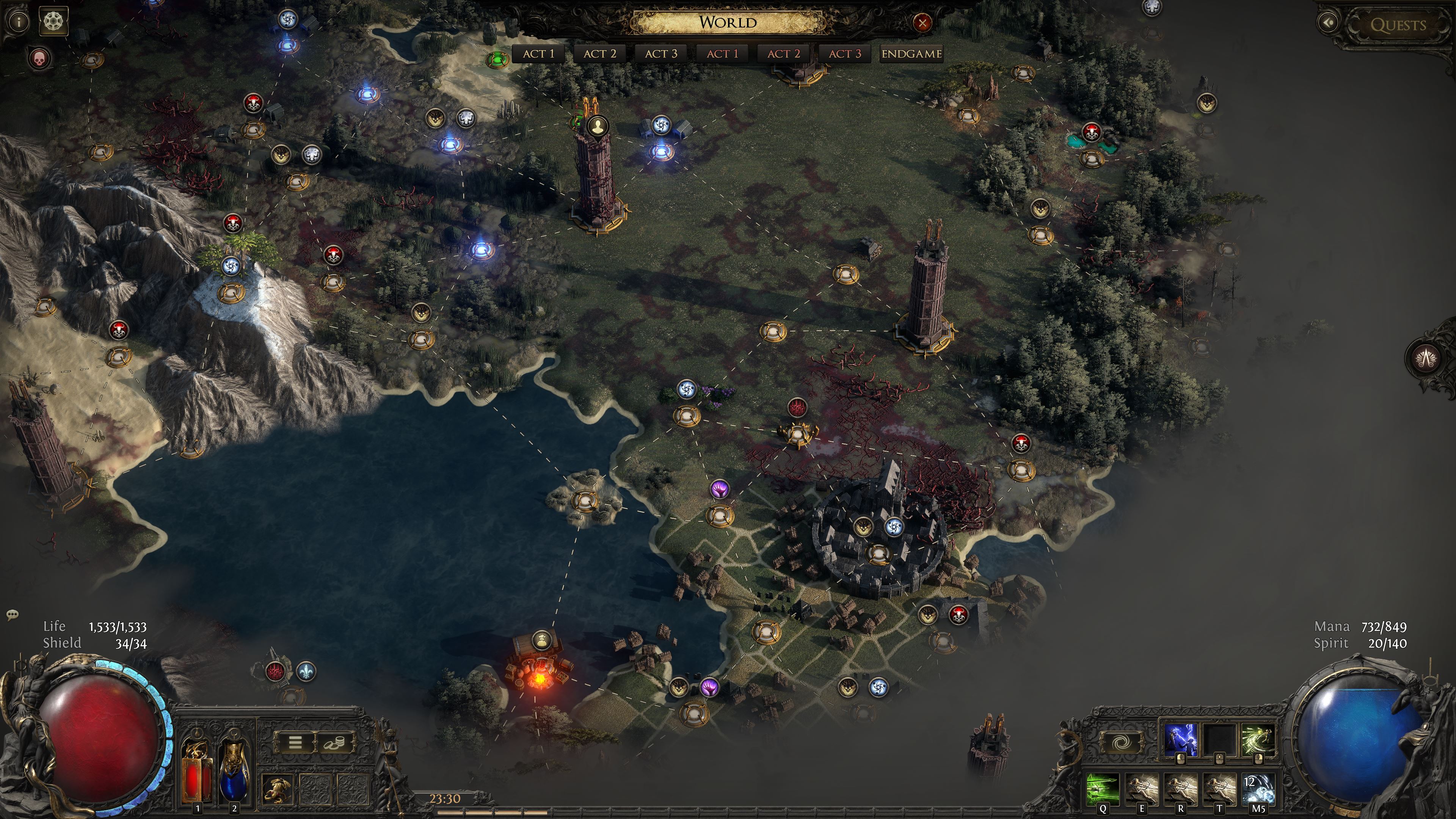This screenshot has width=1456, height=819.
Task: Click the info button
Action: 19,22
